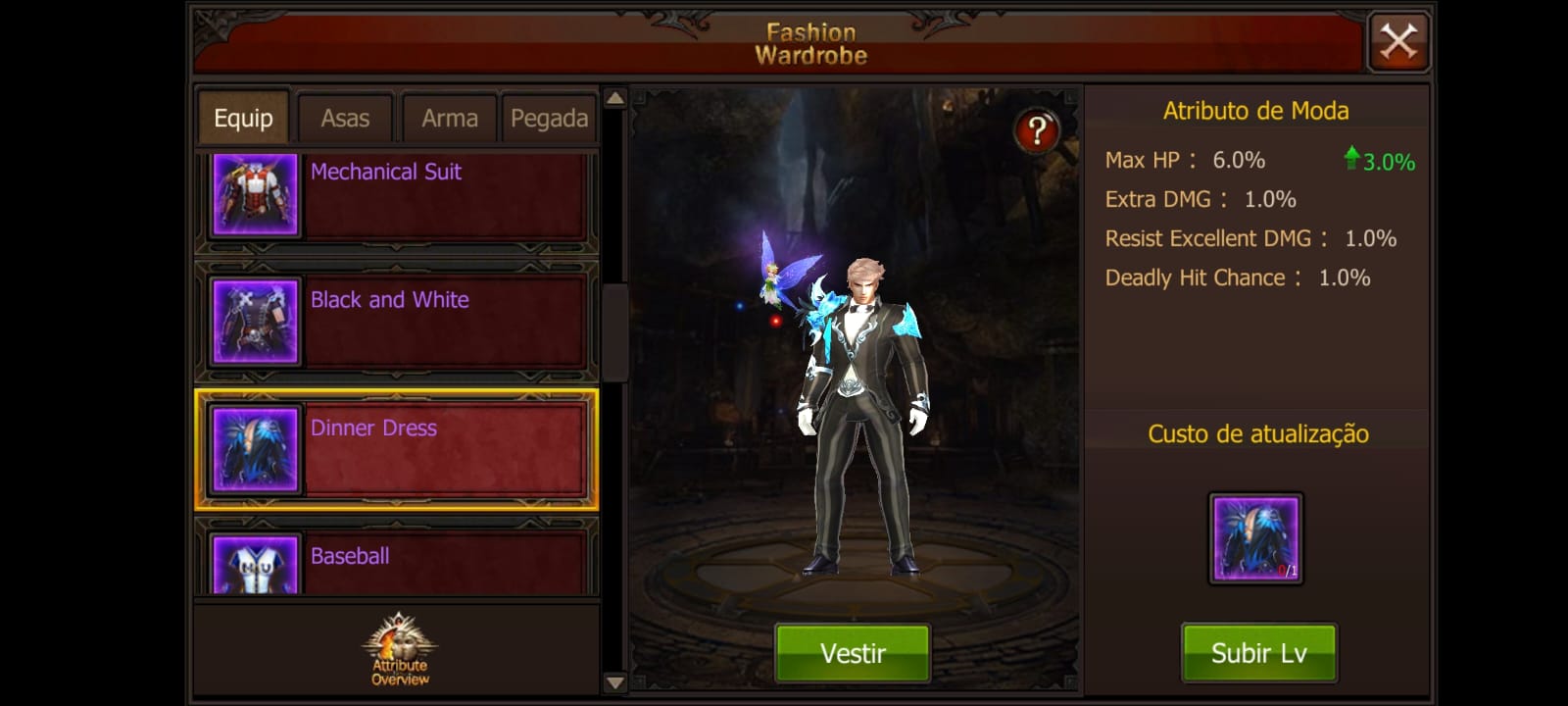Select the Black and White outfit
Screen dimensions: 1568x706
(x=397, y=321)
